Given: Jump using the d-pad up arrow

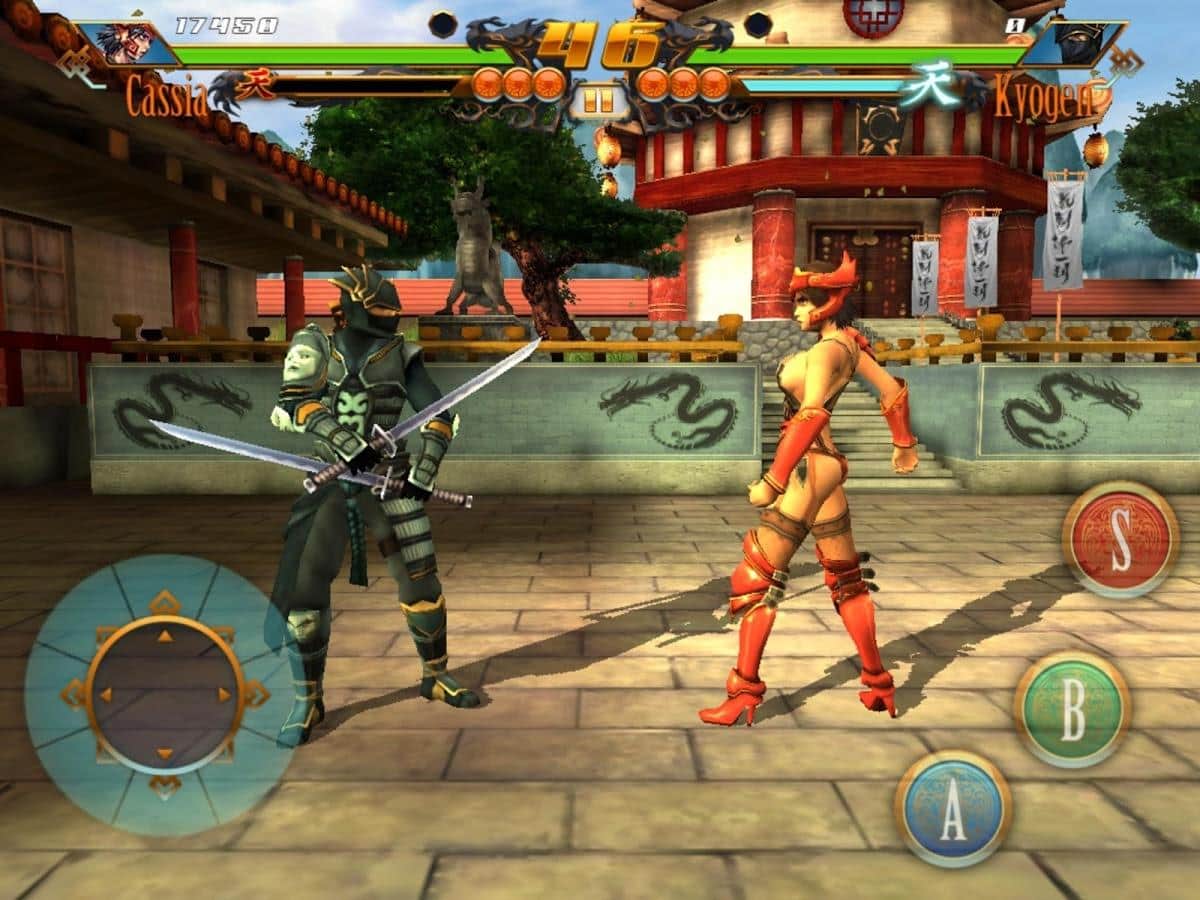Looking at the screenshot, I should click(x=165, y=636).
